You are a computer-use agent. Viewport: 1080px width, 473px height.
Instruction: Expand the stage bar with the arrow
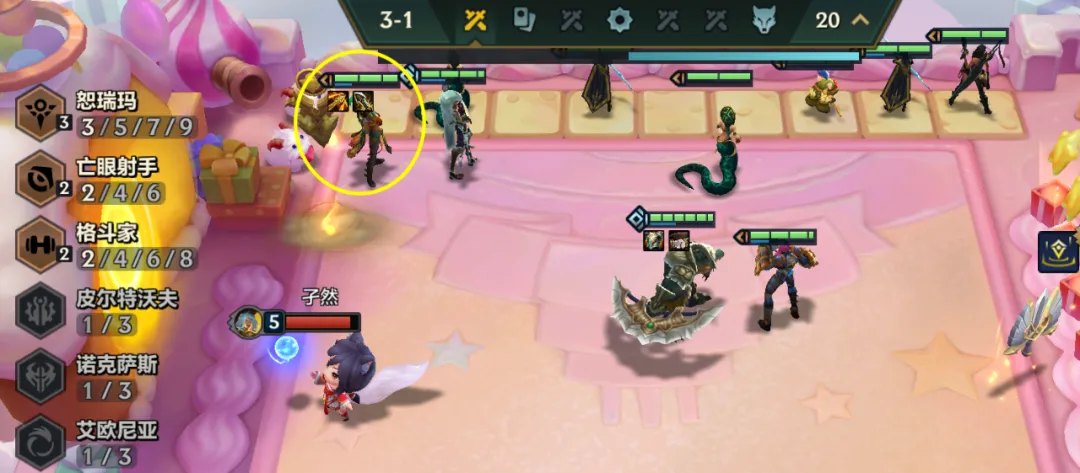tap(859, 20)
